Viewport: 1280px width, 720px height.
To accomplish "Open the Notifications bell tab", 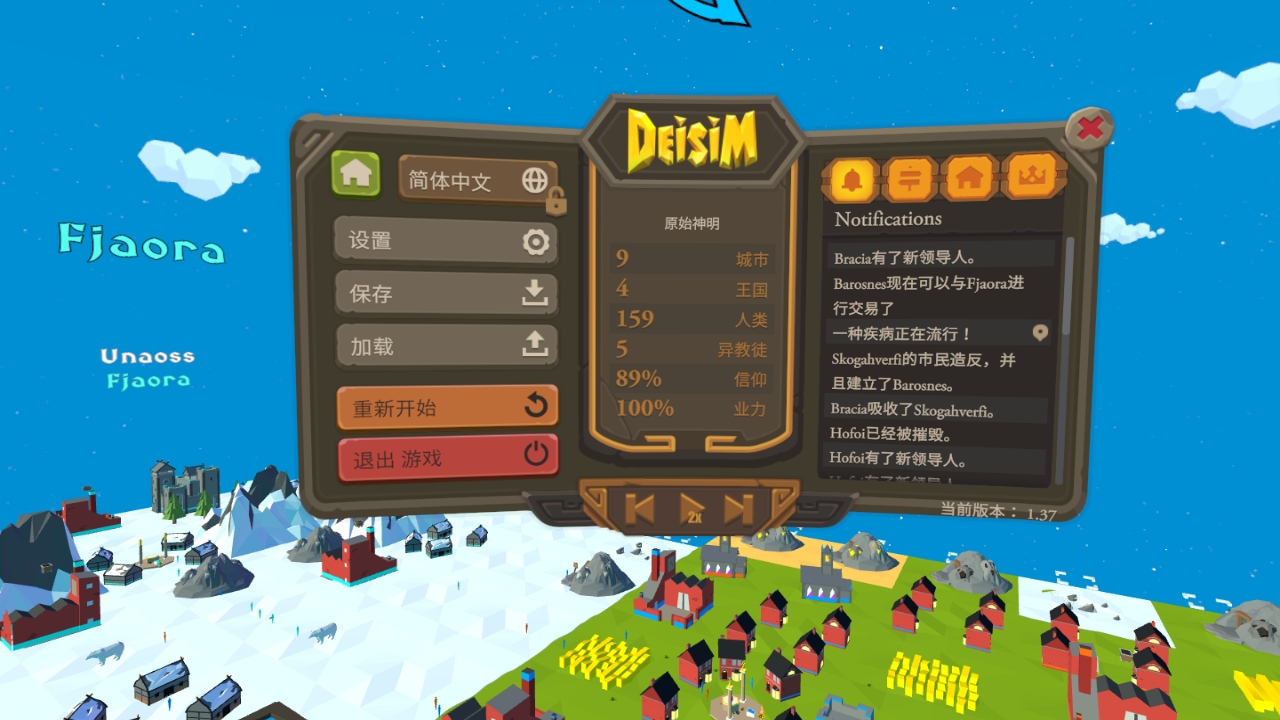I will [851, 180].
